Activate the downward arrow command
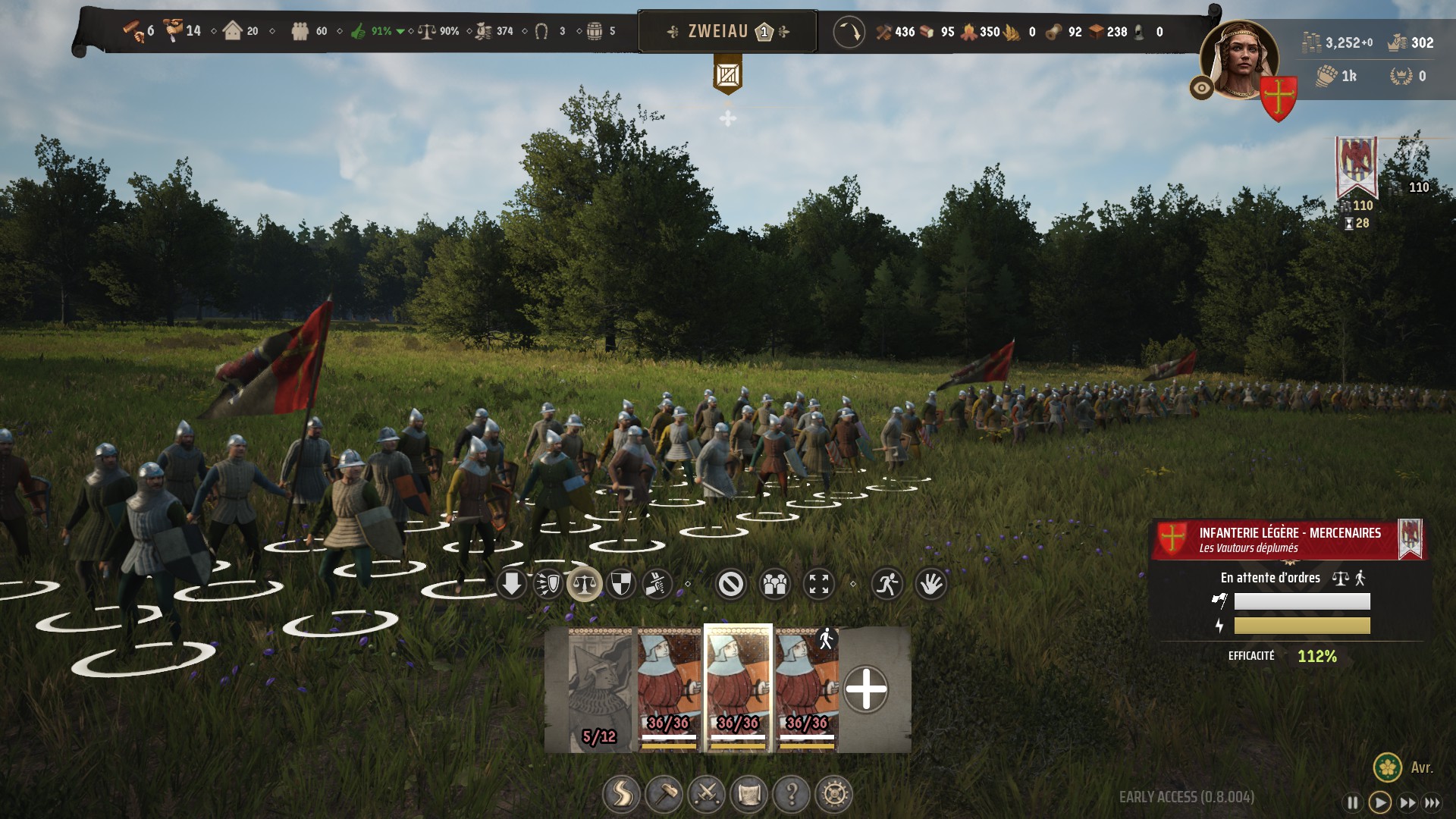1456x819 pixels. click(x=512, y=584)
